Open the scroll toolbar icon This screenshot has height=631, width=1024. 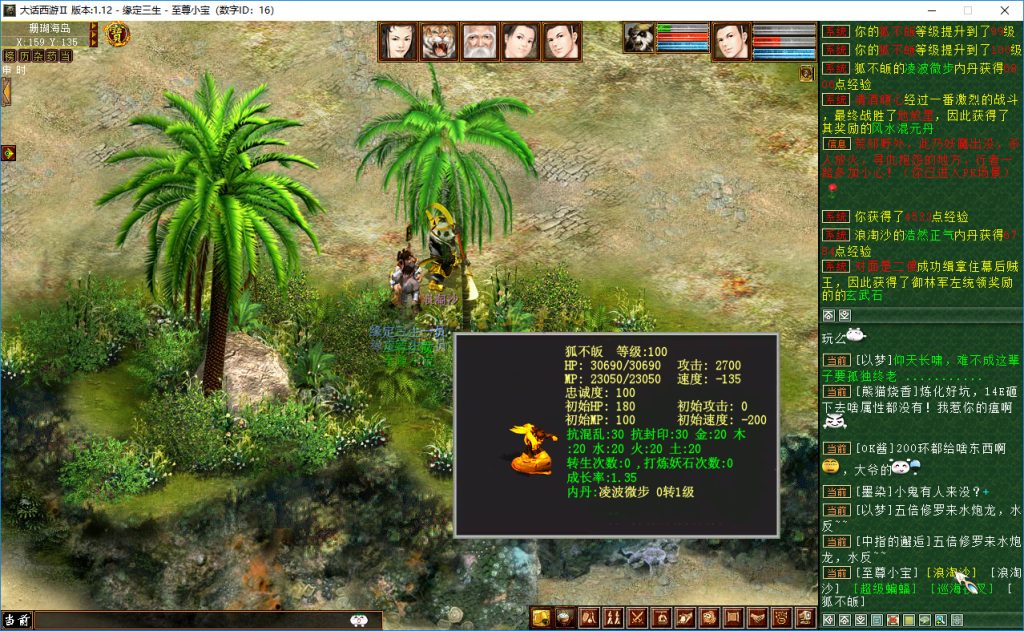click(734, 618)
